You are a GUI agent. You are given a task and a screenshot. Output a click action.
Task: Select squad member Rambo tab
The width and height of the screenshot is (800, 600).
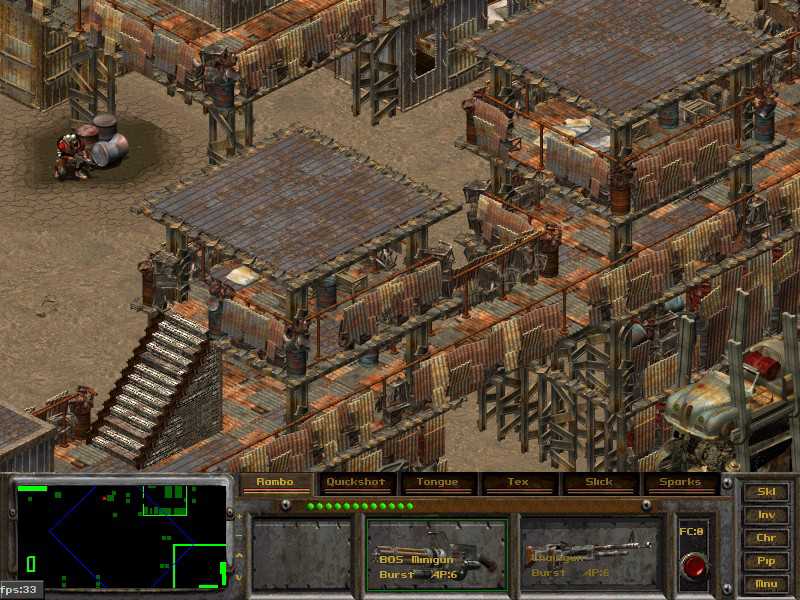click(276, 483)
